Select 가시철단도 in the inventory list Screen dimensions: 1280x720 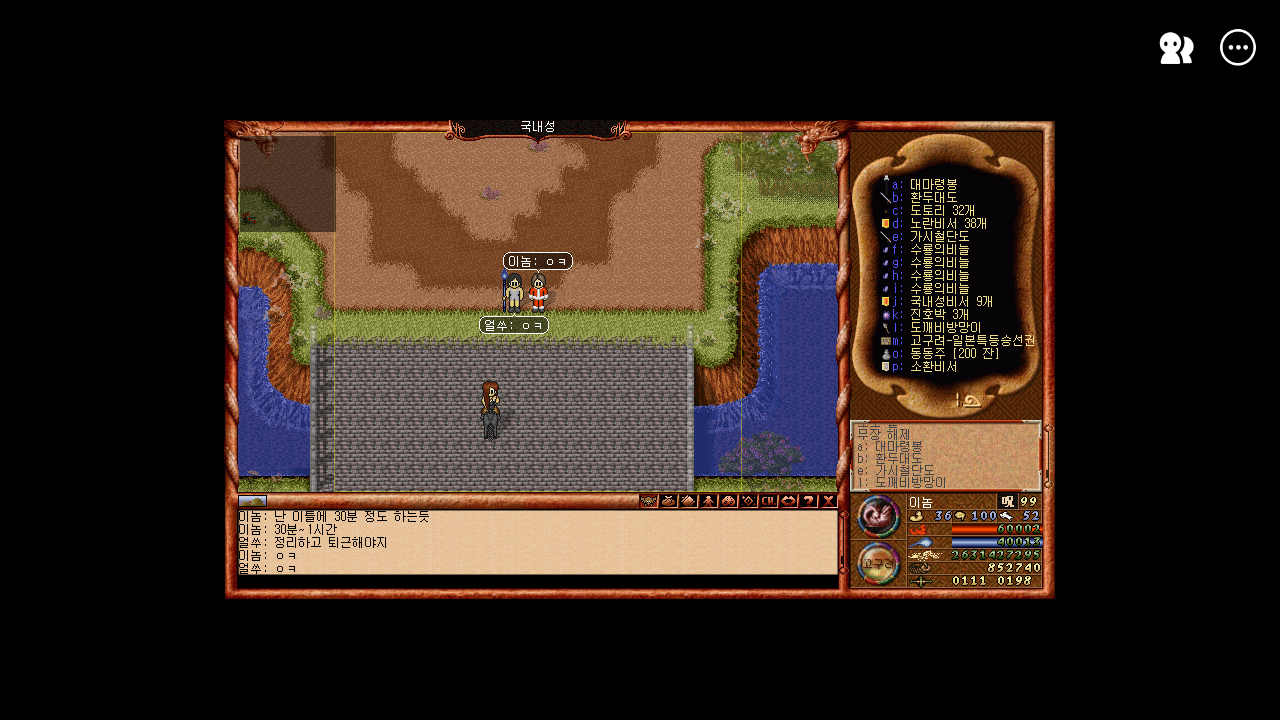tap(939, 237)
